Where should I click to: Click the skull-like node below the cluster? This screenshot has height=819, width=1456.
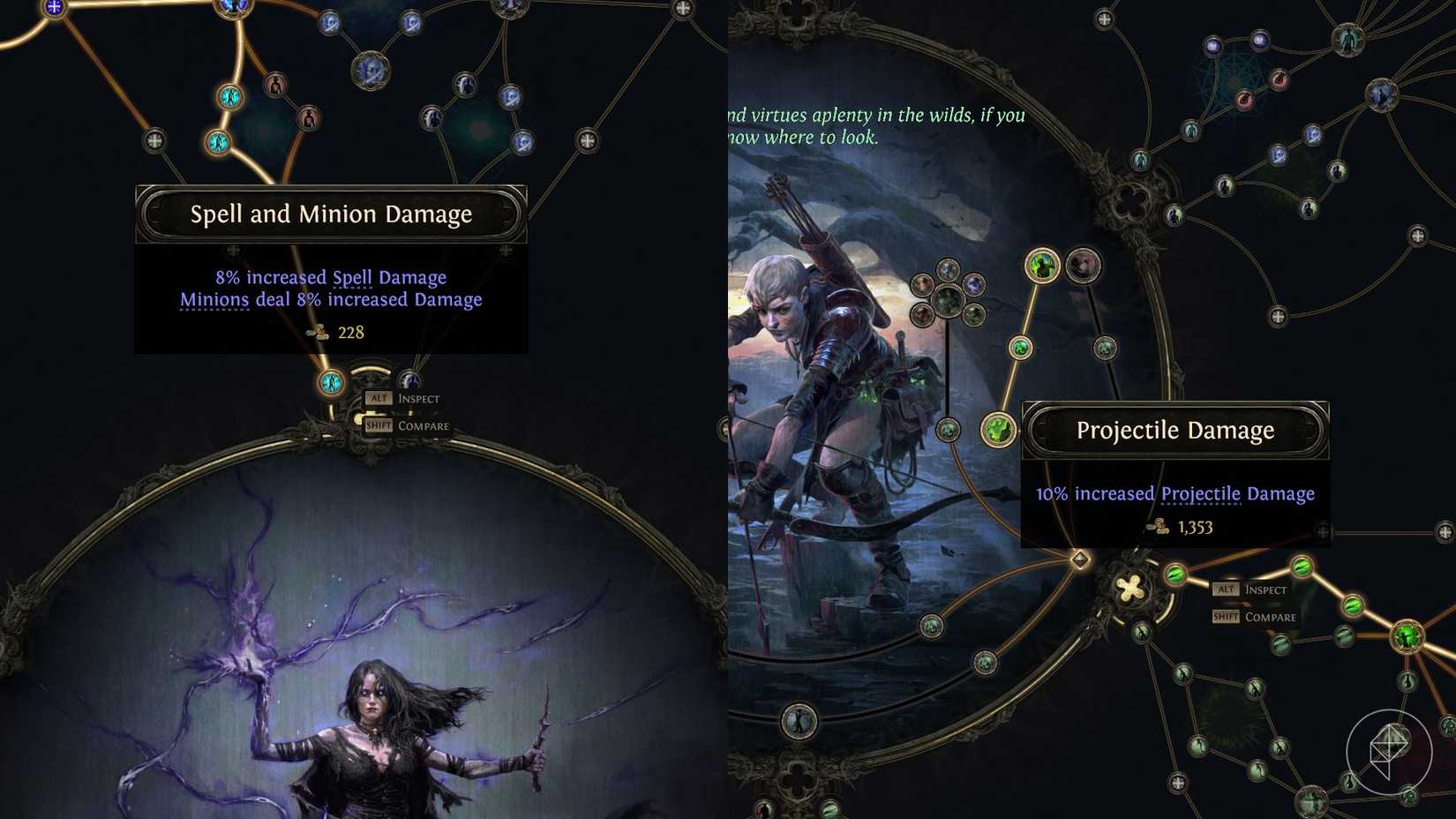tap(948, 431)
